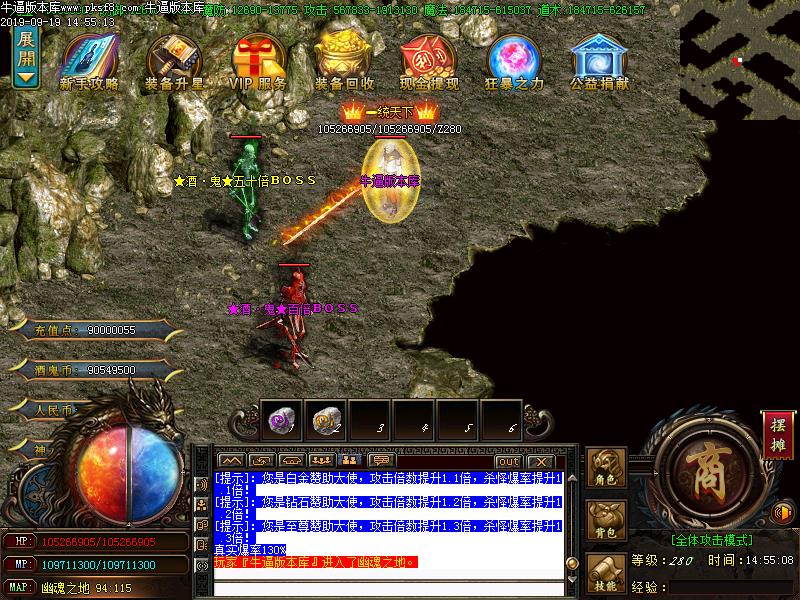
Task: Toggle the 展開 expand panel button
Action: (x=26, y=58)
